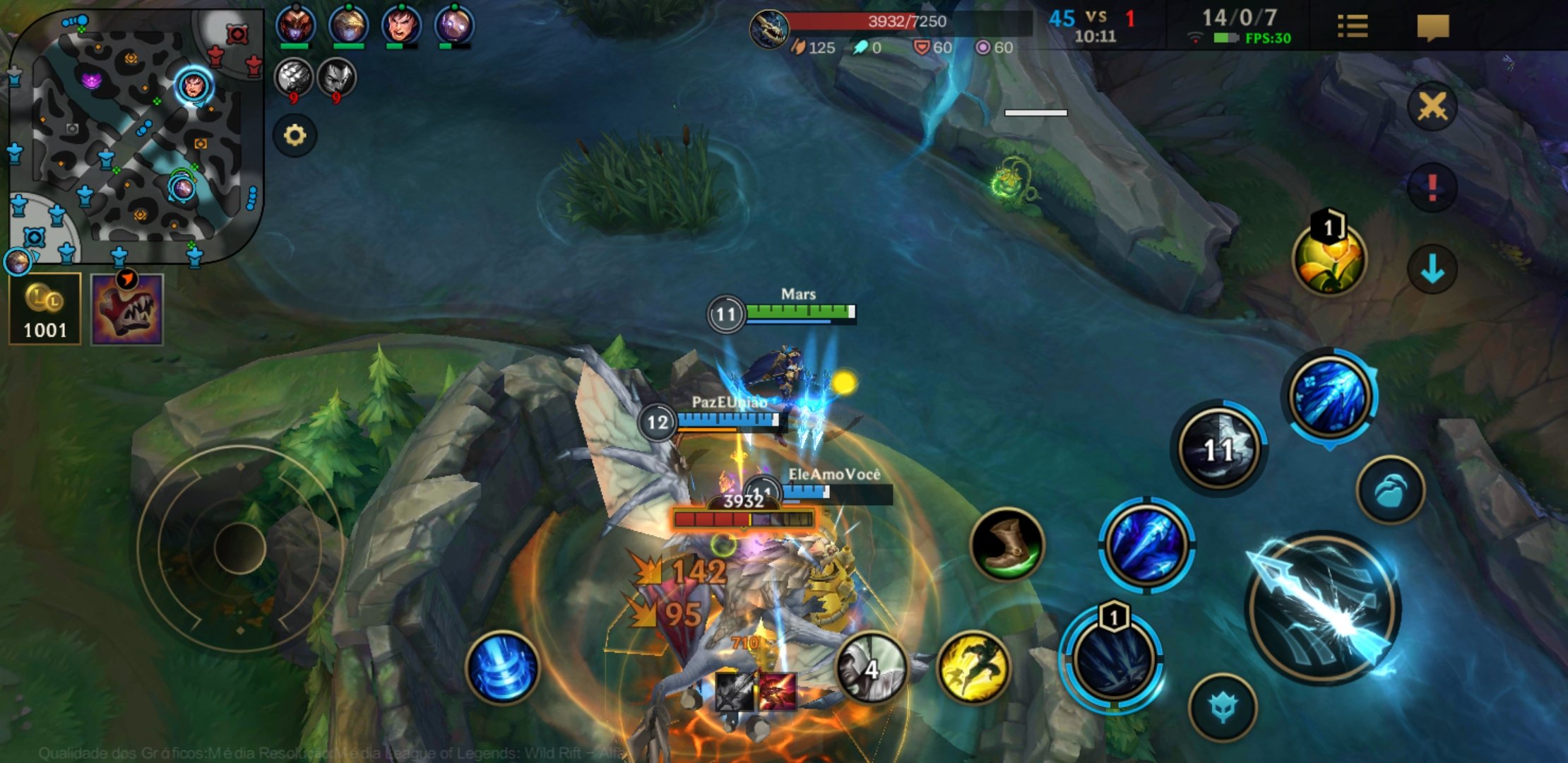Open the settings gear
Screen dimensions: 1568x763
[x=295, y=135]
